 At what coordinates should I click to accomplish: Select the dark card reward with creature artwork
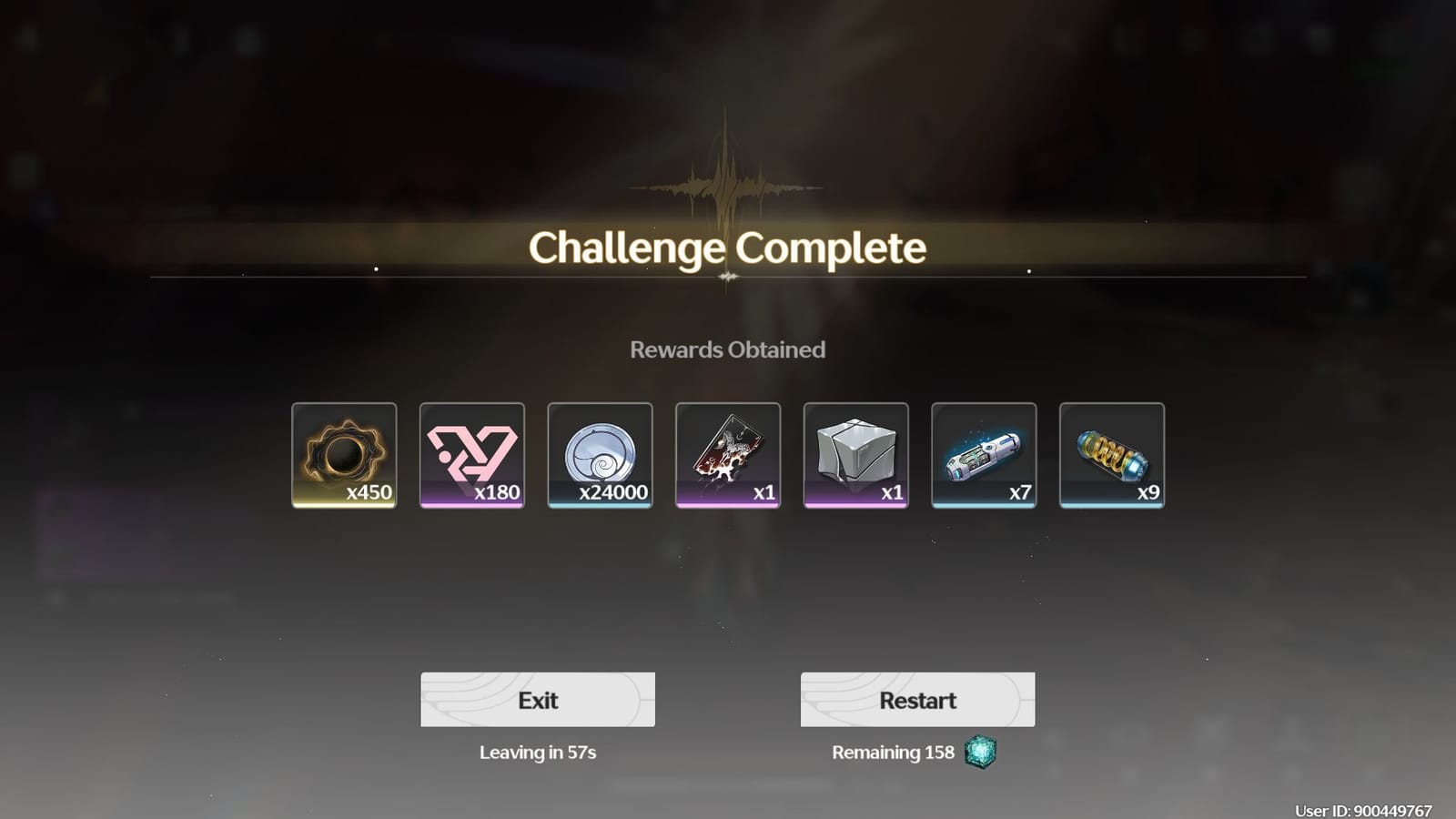(727, 453)
